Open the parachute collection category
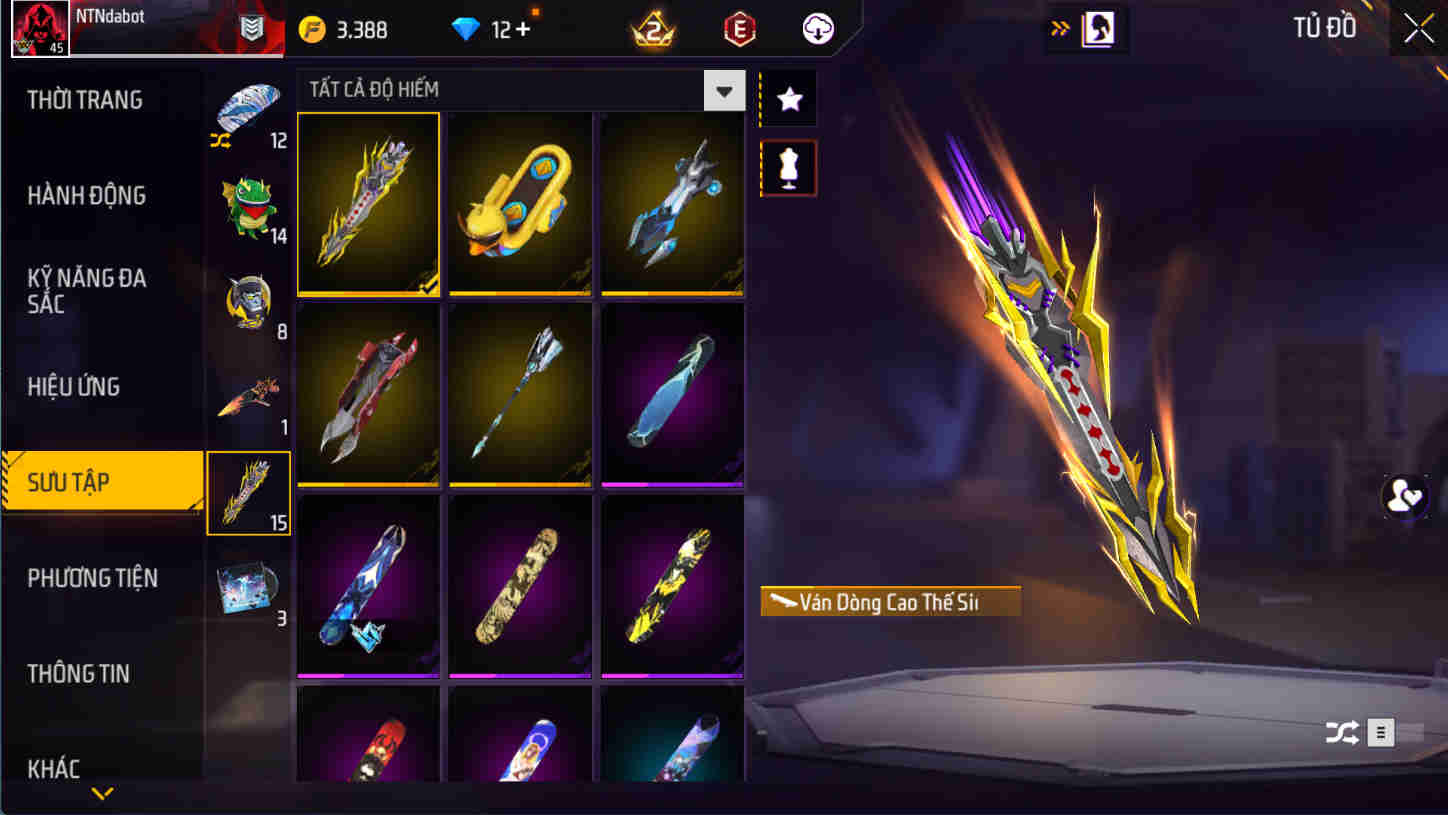 pos(248,105)
